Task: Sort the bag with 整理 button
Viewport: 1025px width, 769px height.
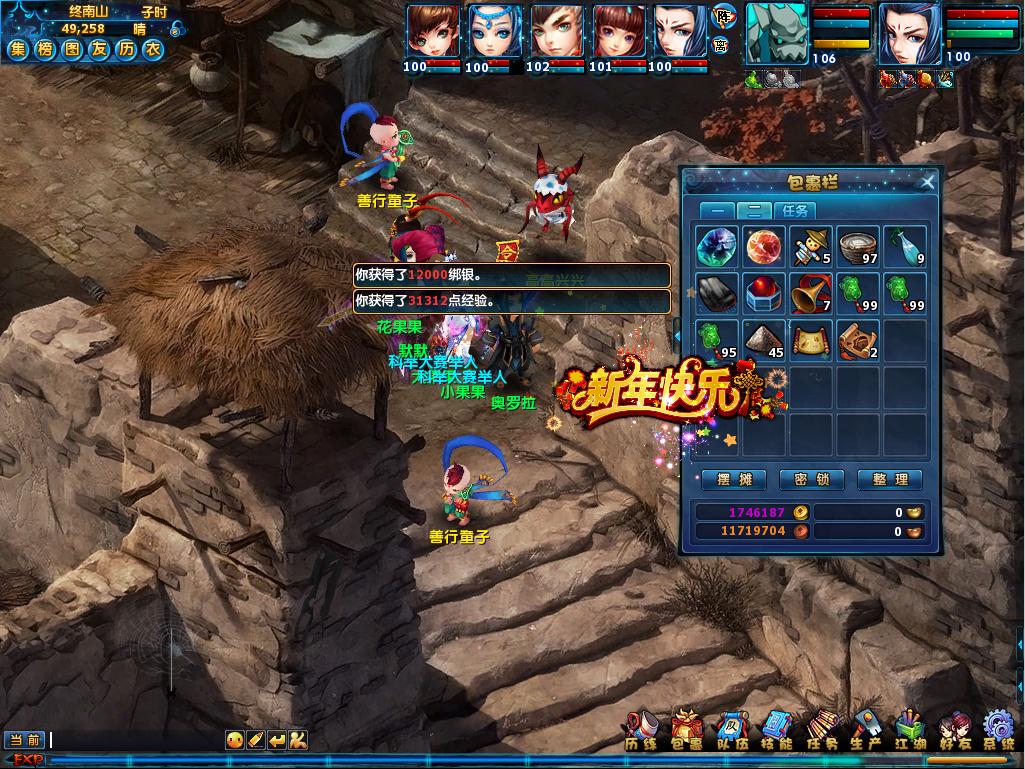Action: pos(889,480)
